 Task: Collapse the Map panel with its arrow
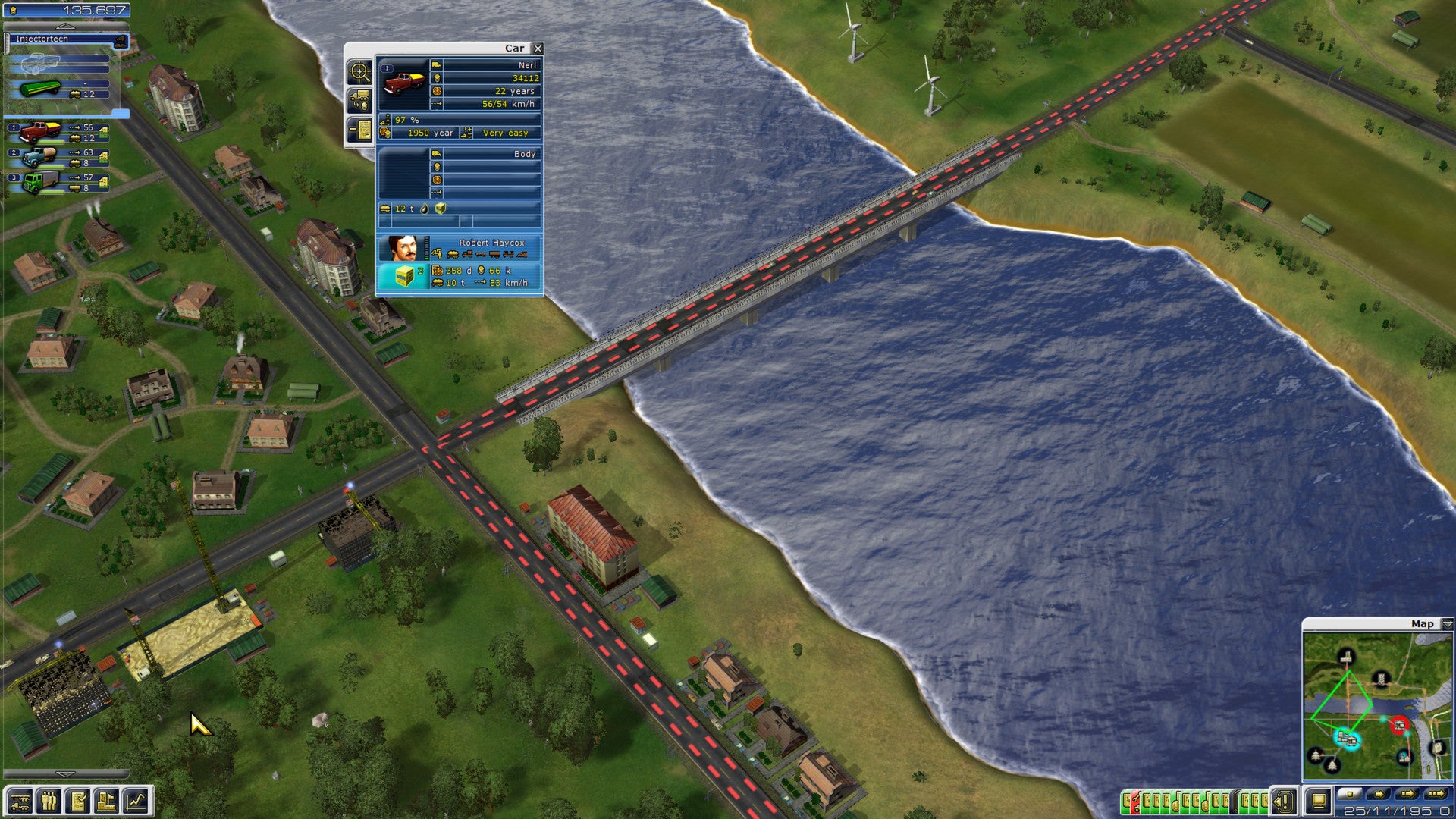[x=1447, y=624]
